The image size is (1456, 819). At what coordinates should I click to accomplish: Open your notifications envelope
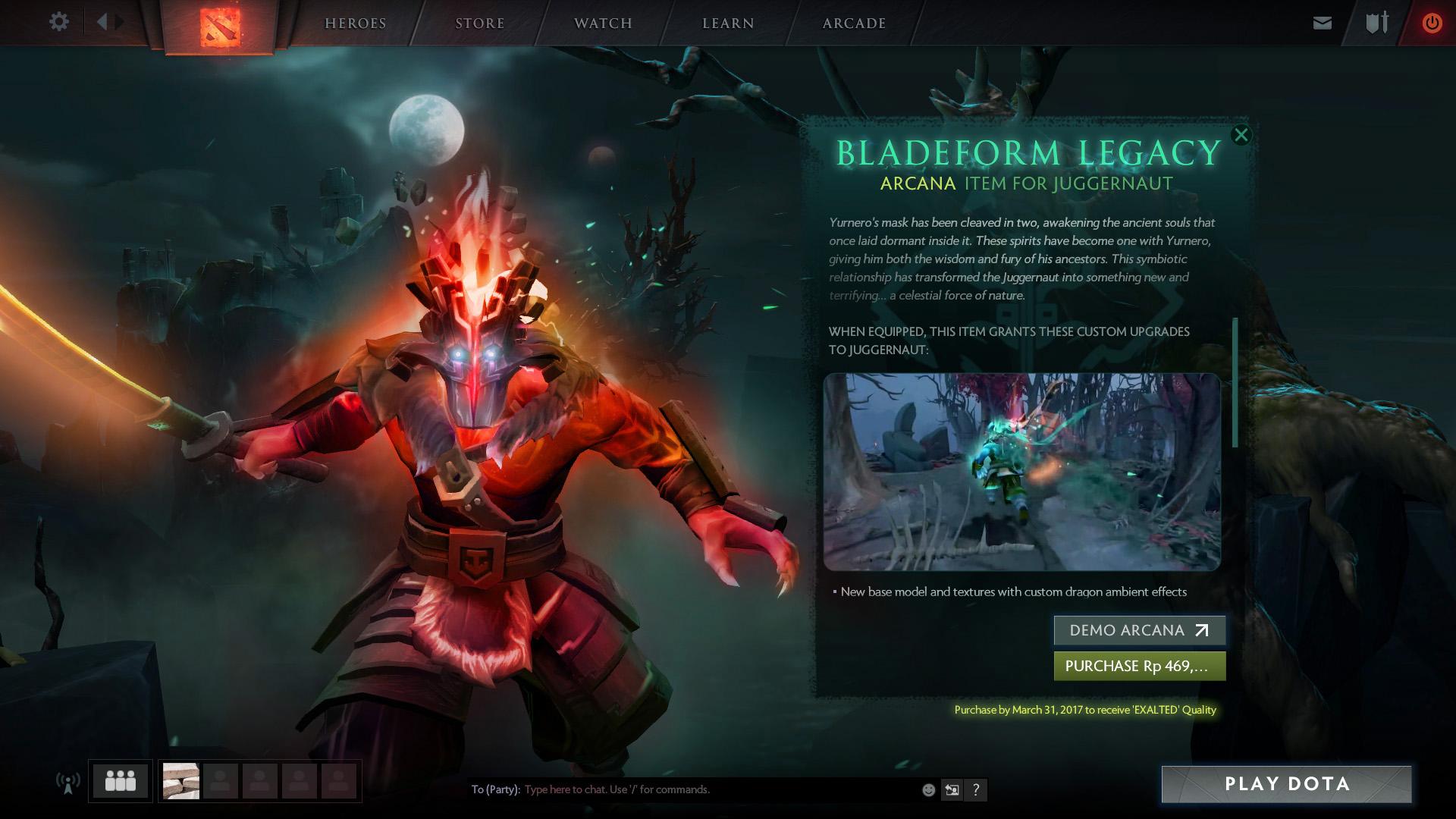point(1323,22)
